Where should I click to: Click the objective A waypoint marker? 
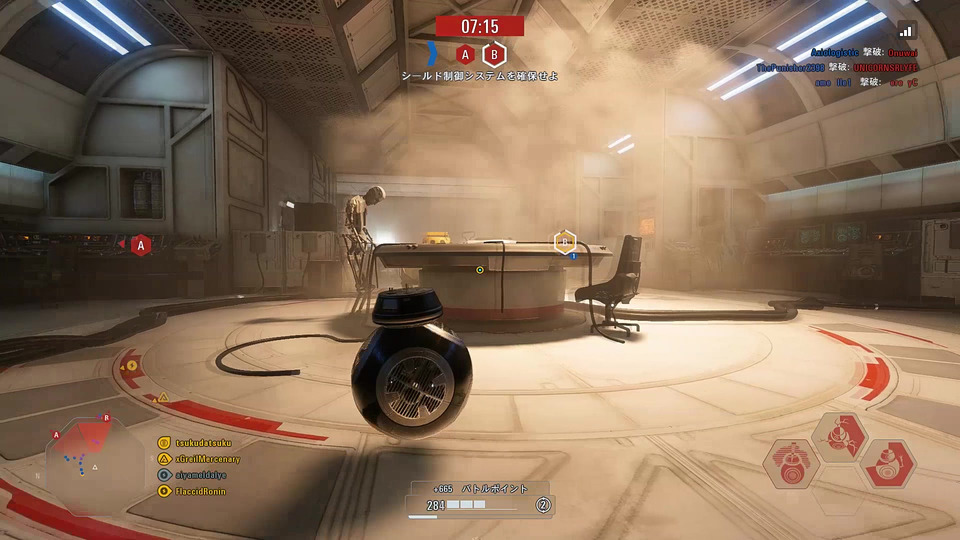tap(141, 244)
